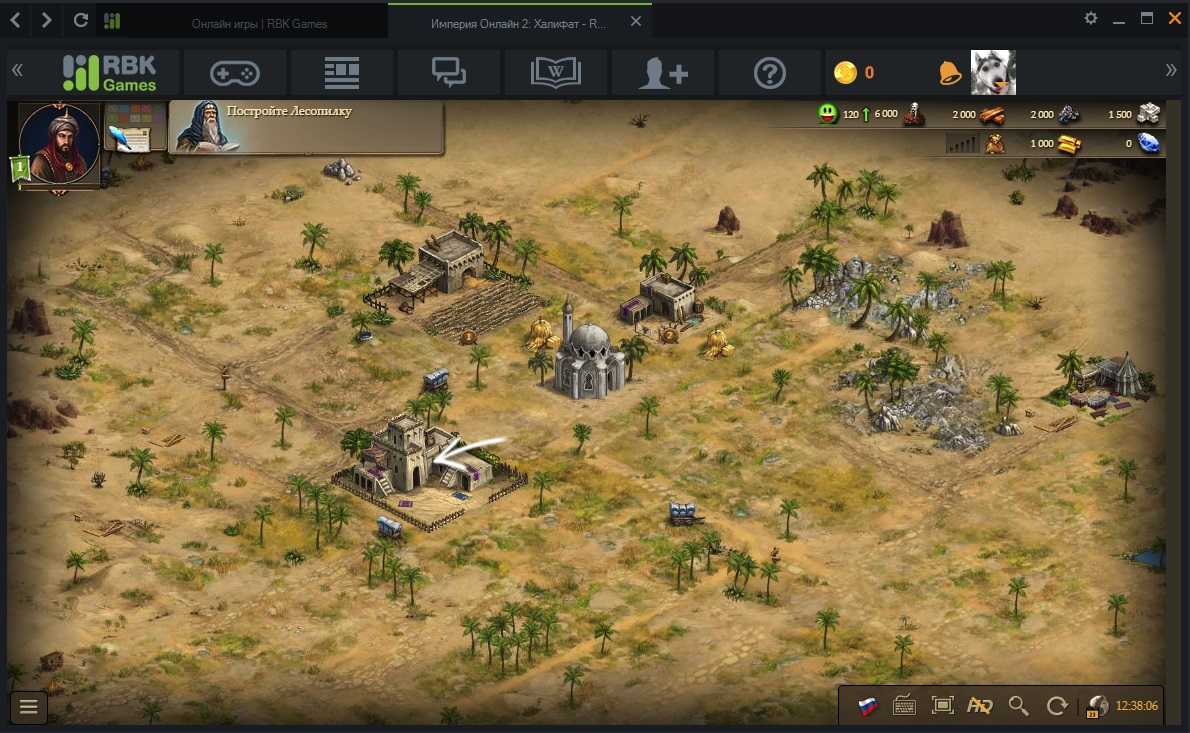Open the question mark help button
Image resolution: width=1190 pixels, height=733 pixels.
point(769,72)
